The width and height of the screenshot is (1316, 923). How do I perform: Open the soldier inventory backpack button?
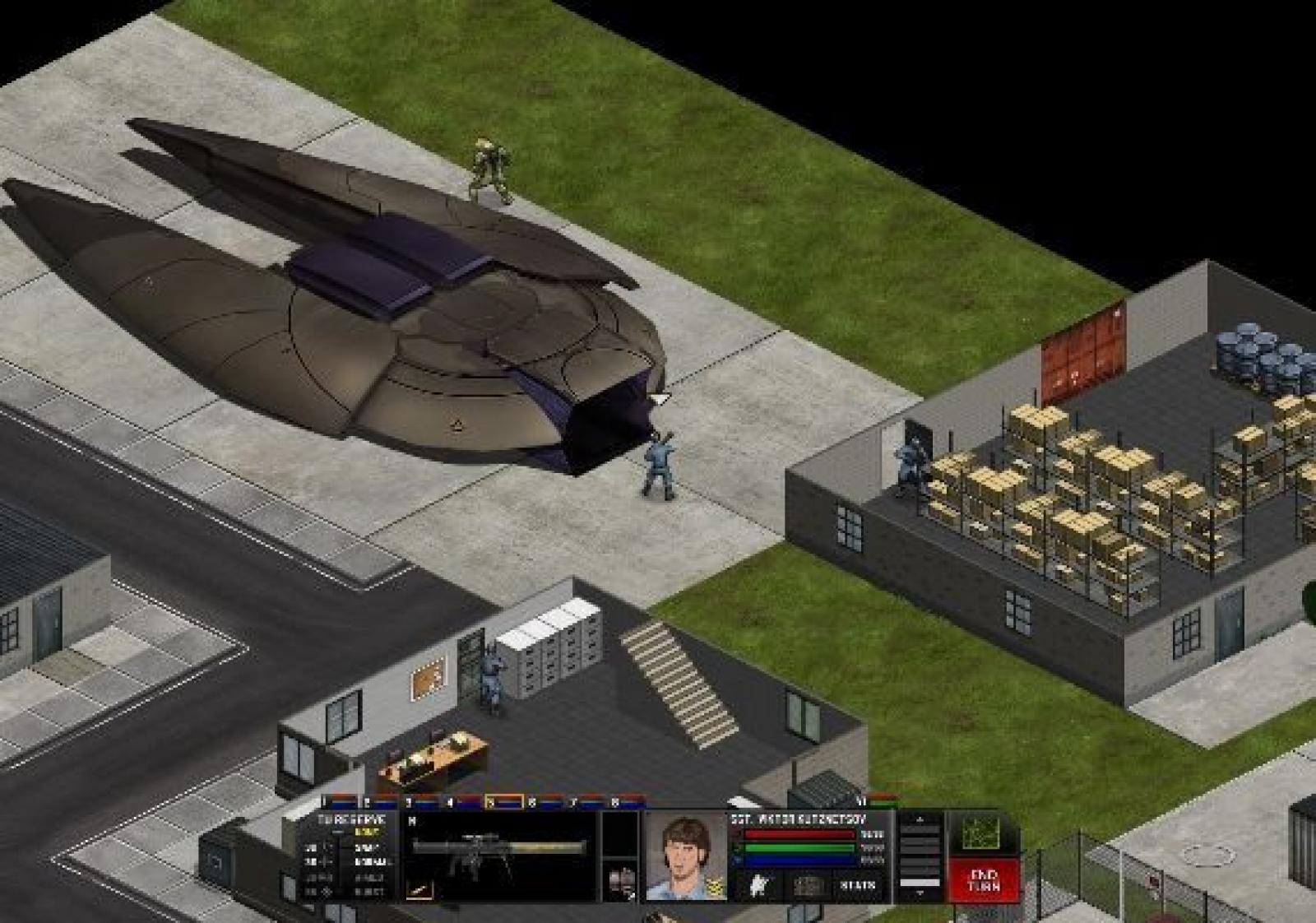tap(808, 886)
